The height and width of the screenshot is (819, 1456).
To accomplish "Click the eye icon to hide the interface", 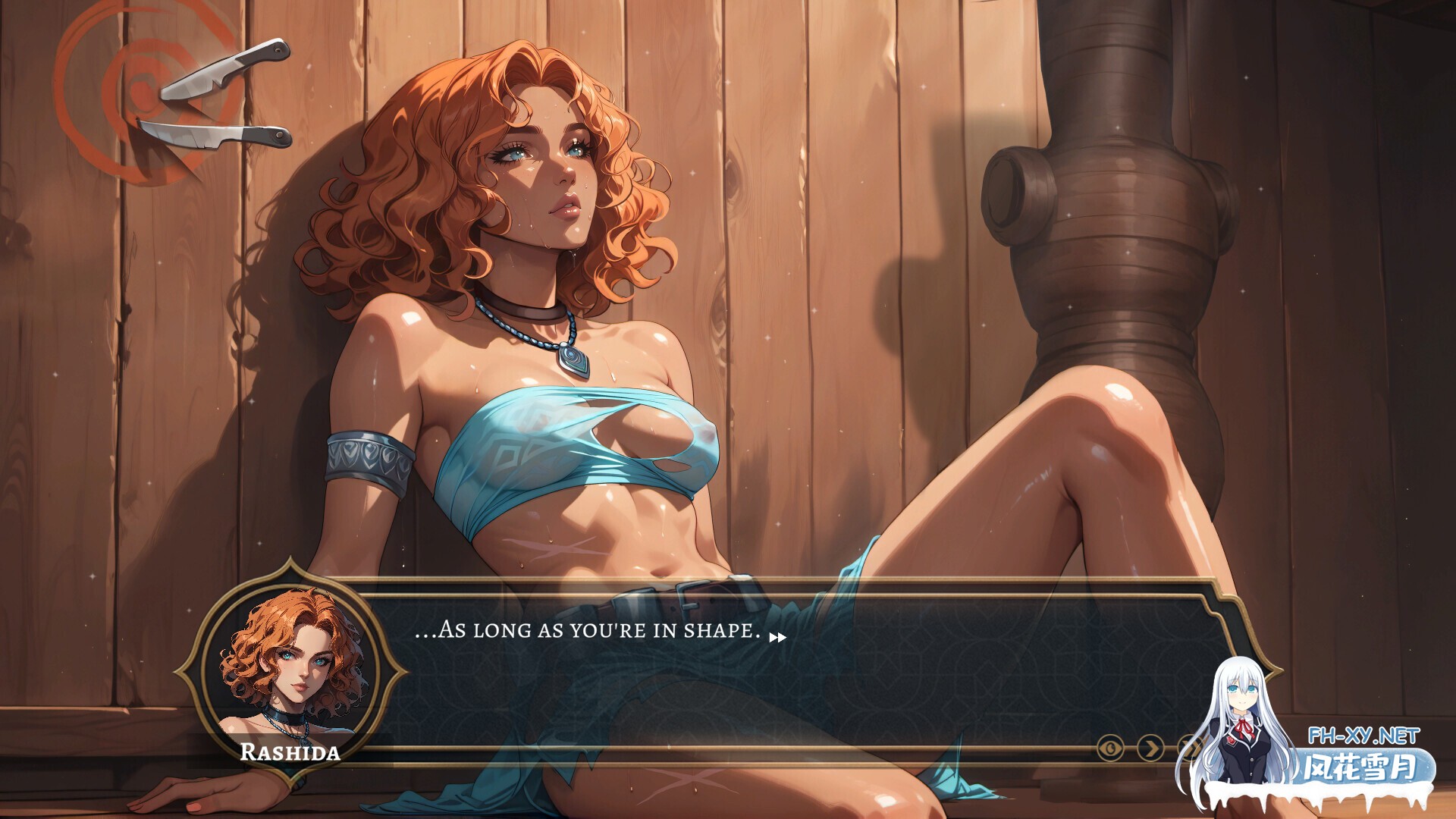I will [x=1109, y=747].
